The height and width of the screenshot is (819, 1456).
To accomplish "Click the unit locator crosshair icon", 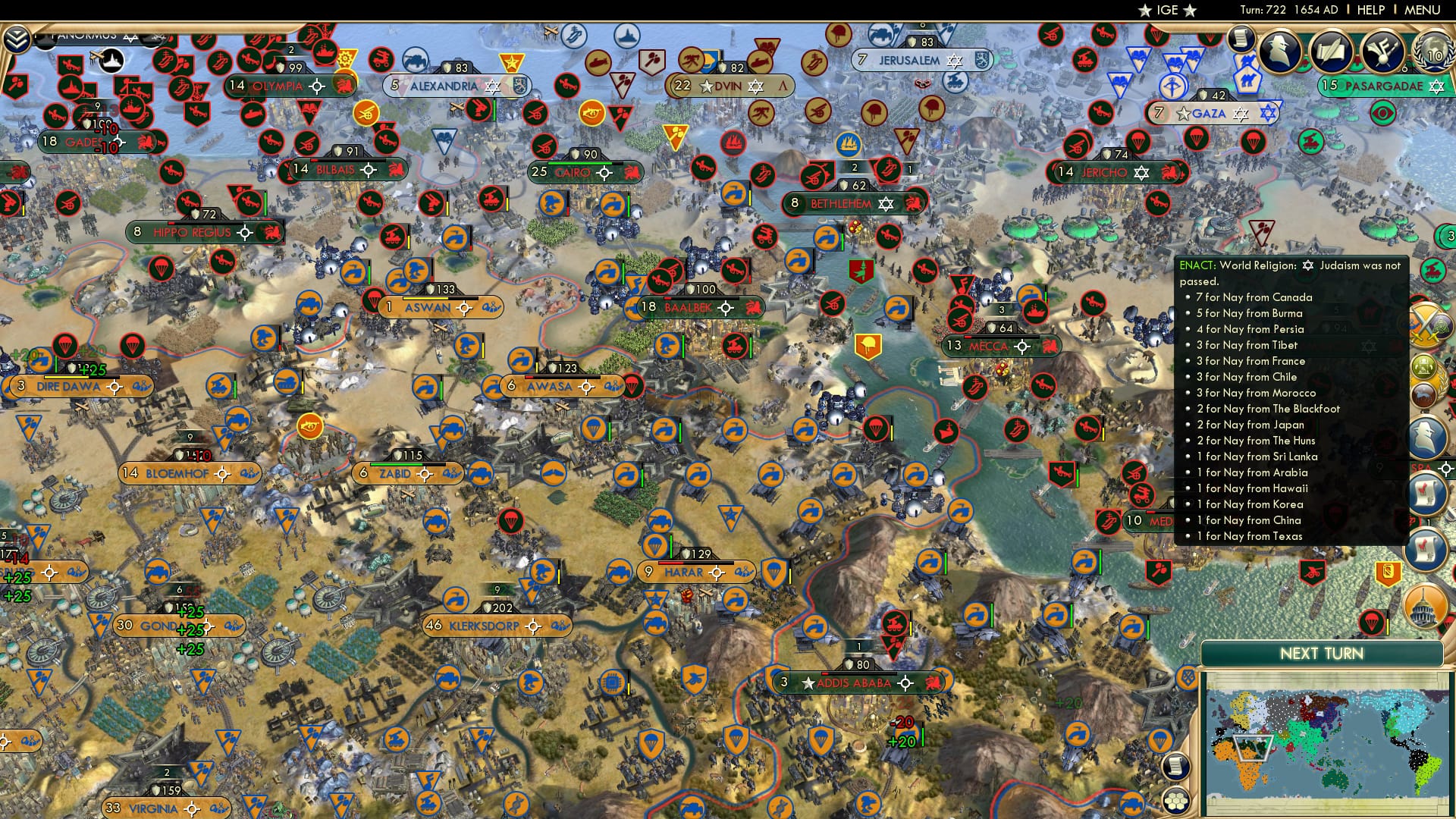I will point(1445,467).
